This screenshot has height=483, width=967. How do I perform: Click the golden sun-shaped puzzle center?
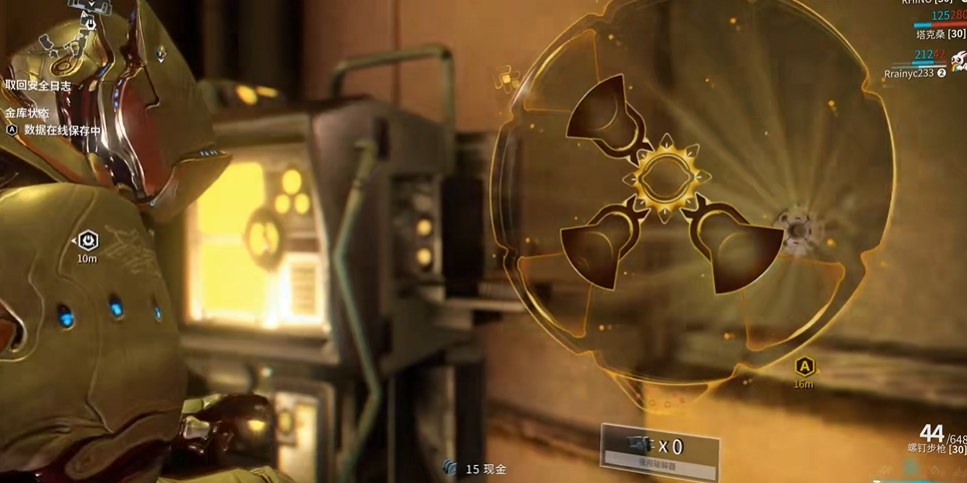[664, 179]
